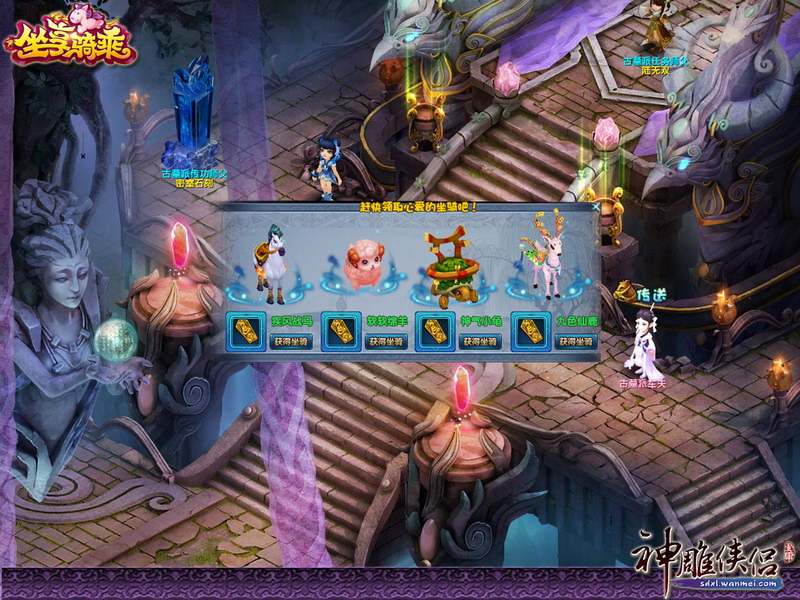Image resolution: width=800 pixels, height=600 pixels.
Task: Click the gold ticket icon beside 软软绵羊
Action: (x=340, y=331)
